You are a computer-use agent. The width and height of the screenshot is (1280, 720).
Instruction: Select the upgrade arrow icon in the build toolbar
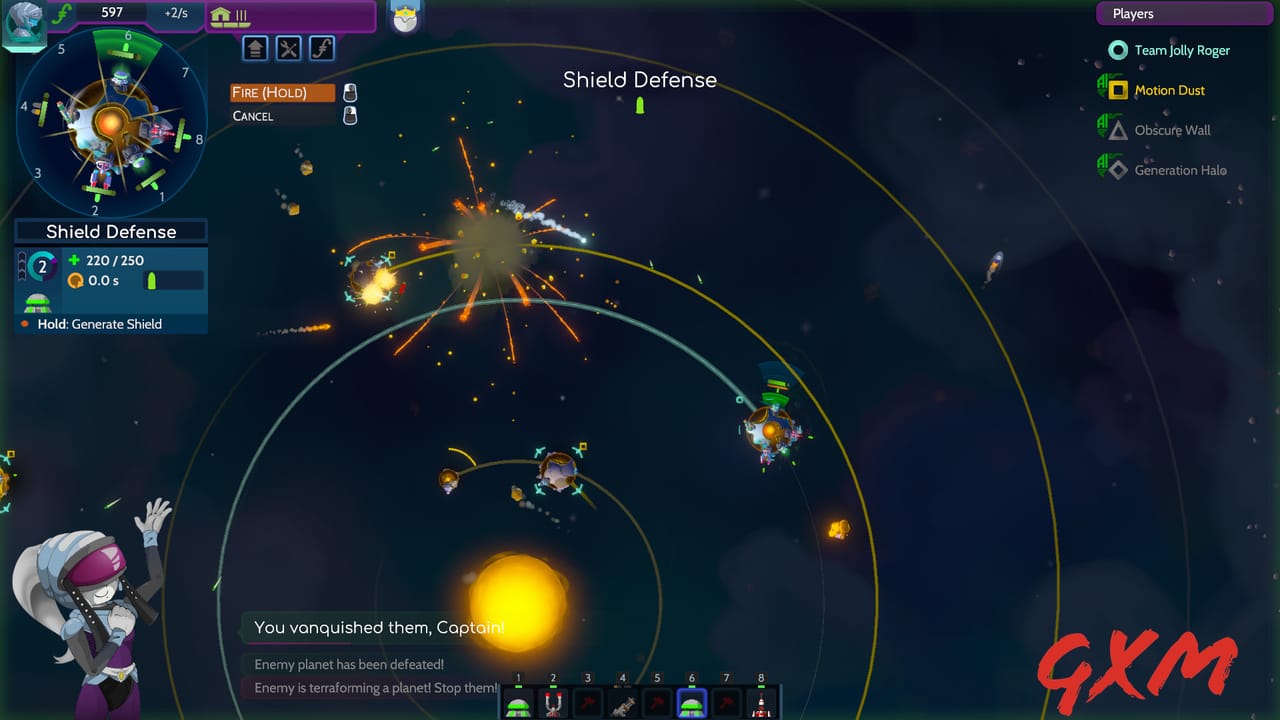tap(255, 48)
